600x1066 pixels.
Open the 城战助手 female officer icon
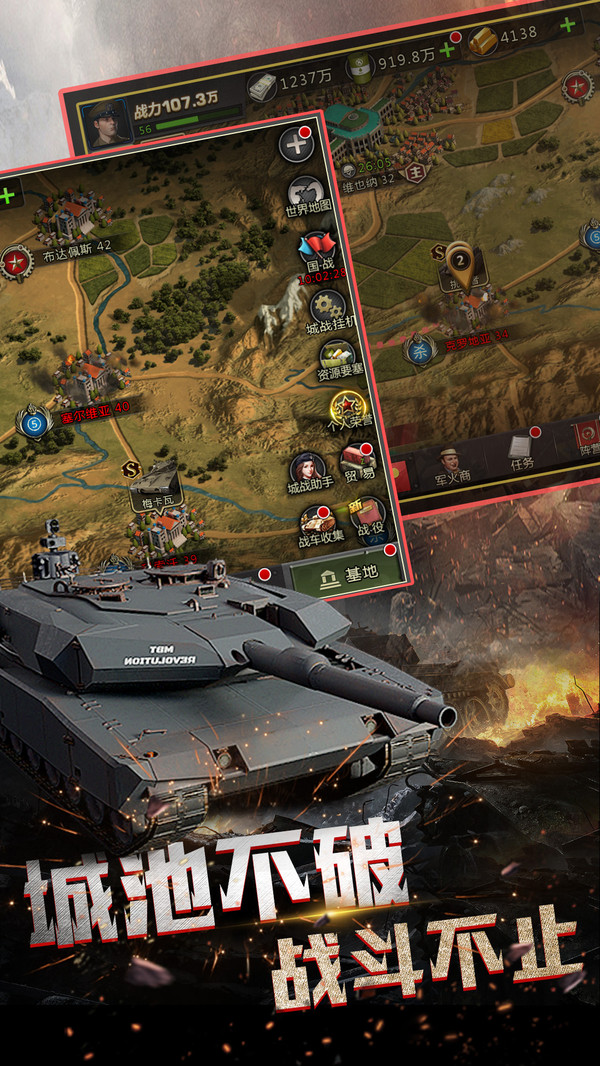306,471
